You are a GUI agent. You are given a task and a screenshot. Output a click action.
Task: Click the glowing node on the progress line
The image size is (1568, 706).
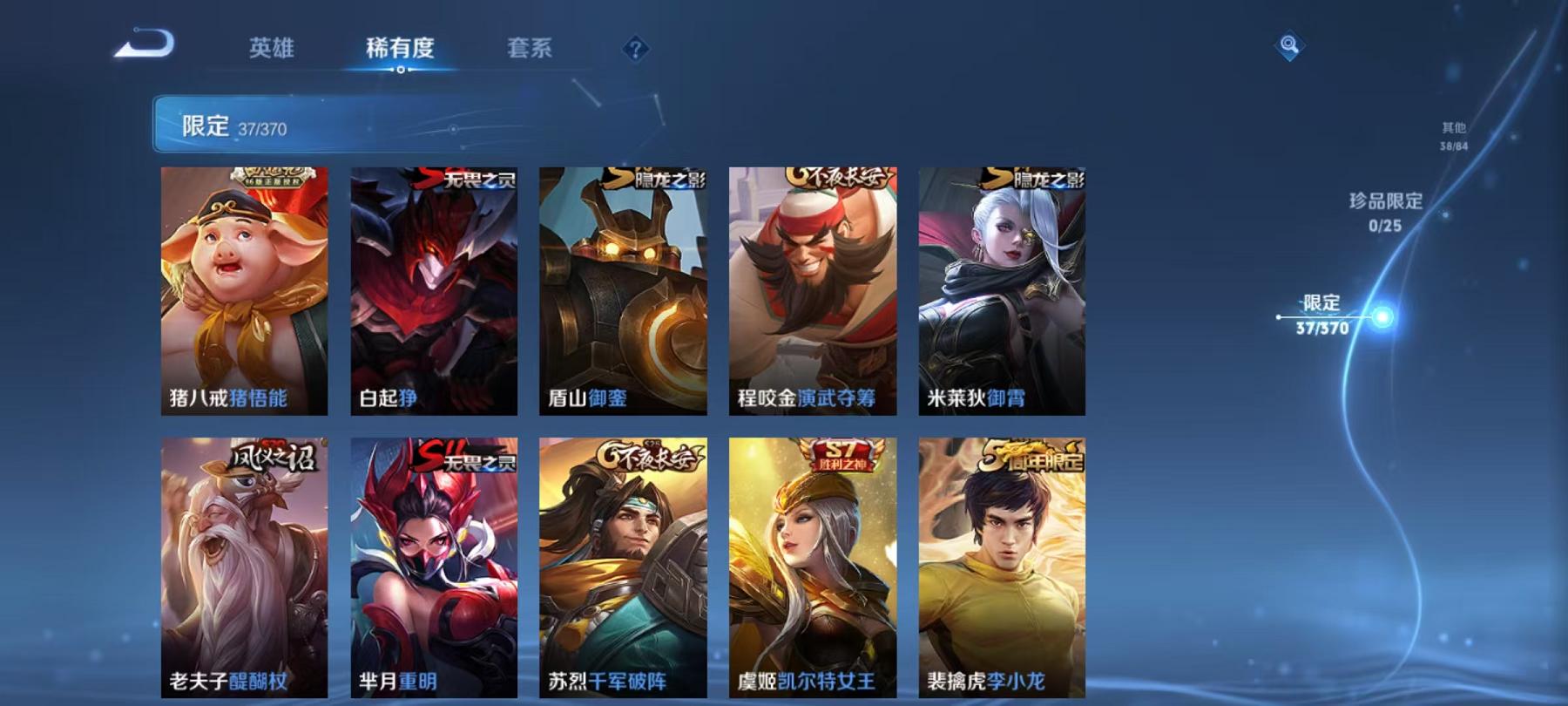point(1382,317)
